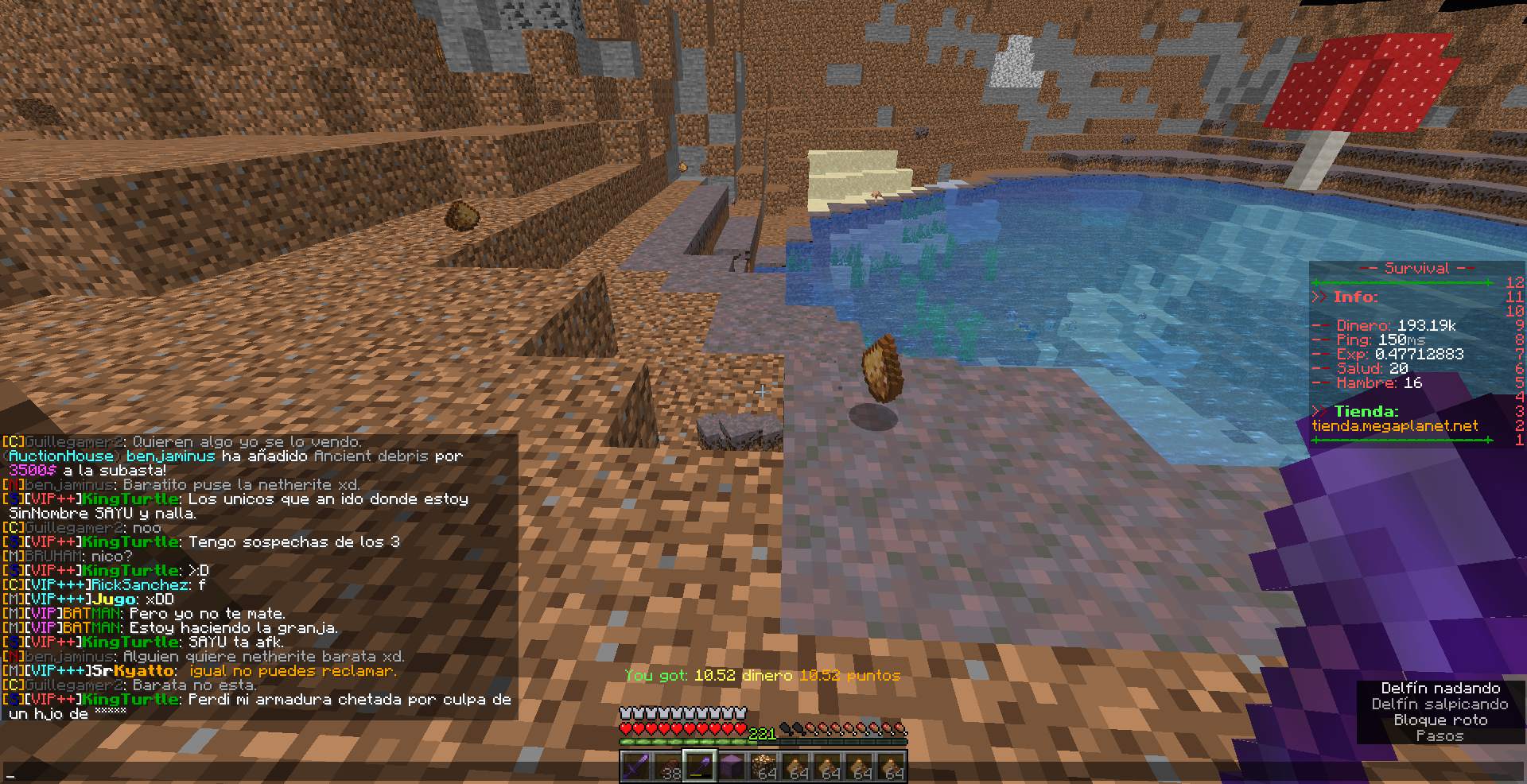This screenshot has height=784, width=1527.
Task: Choose the enchanted shovel in the hotbar
Action: click(700, 767)
